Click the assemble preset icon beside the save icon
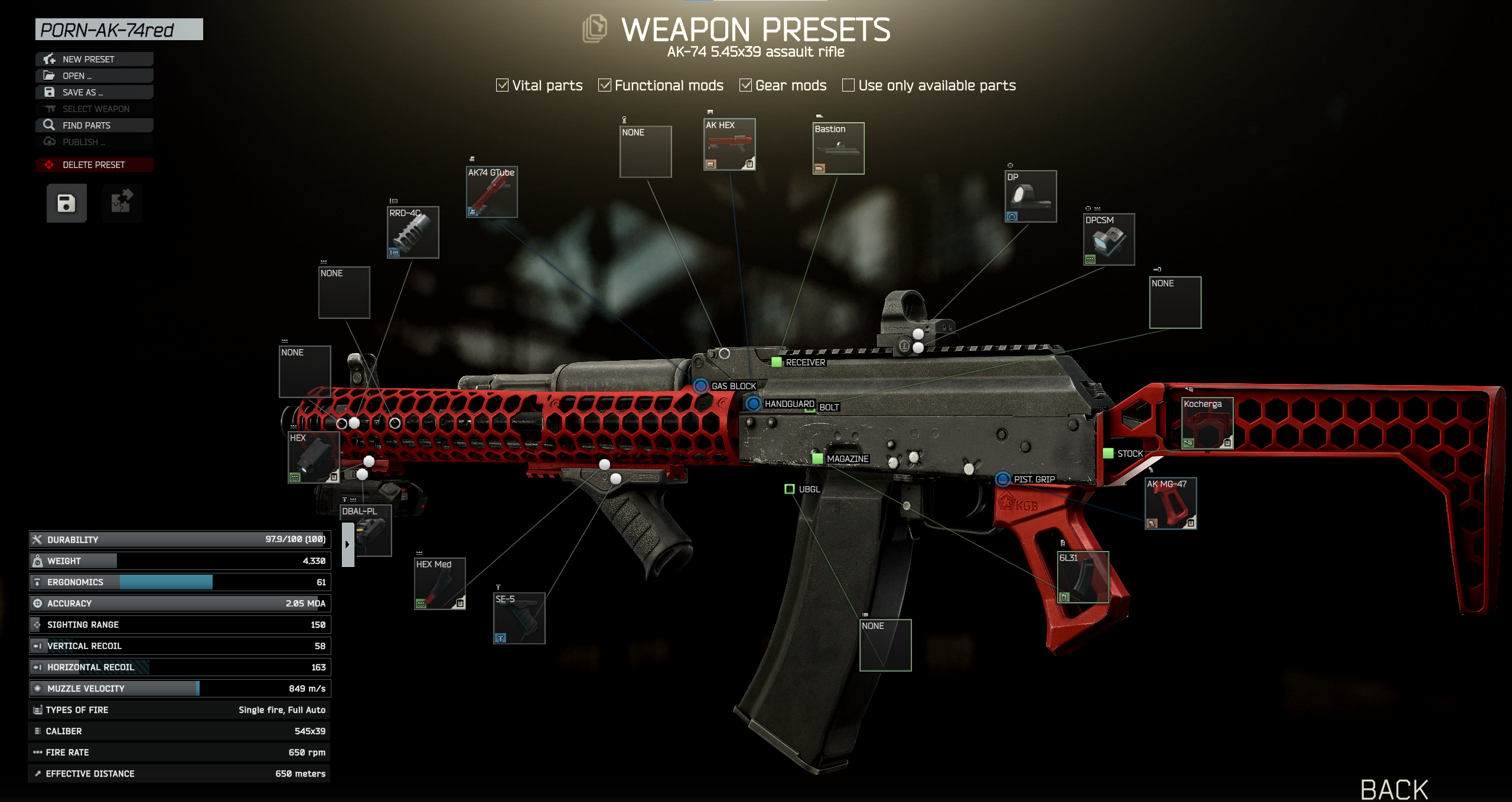The height and width of the screenshot is (802, 1512). point(122,203)
